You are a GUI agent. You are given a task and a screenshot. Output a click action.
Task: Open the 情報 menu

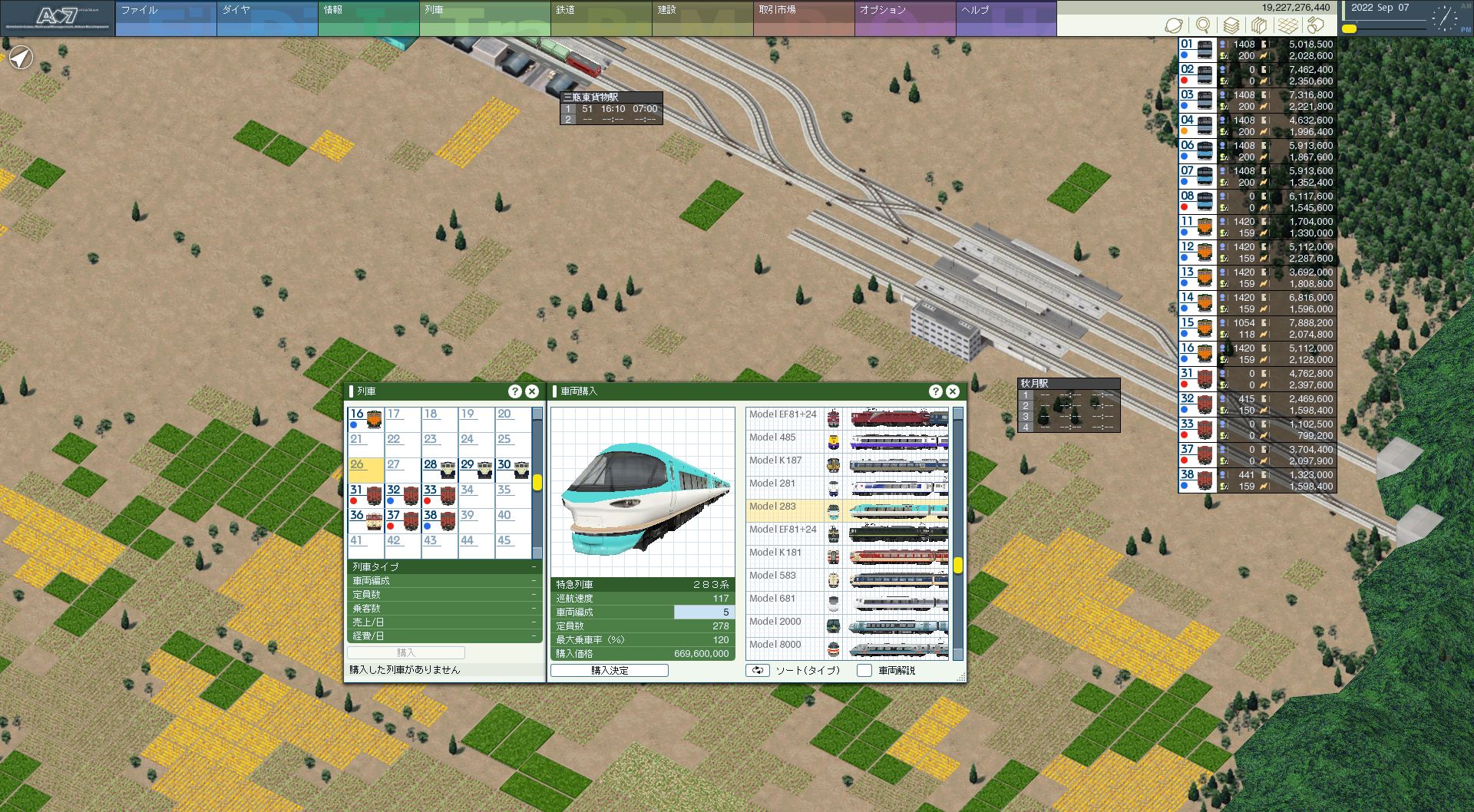(x=368, y=18)
